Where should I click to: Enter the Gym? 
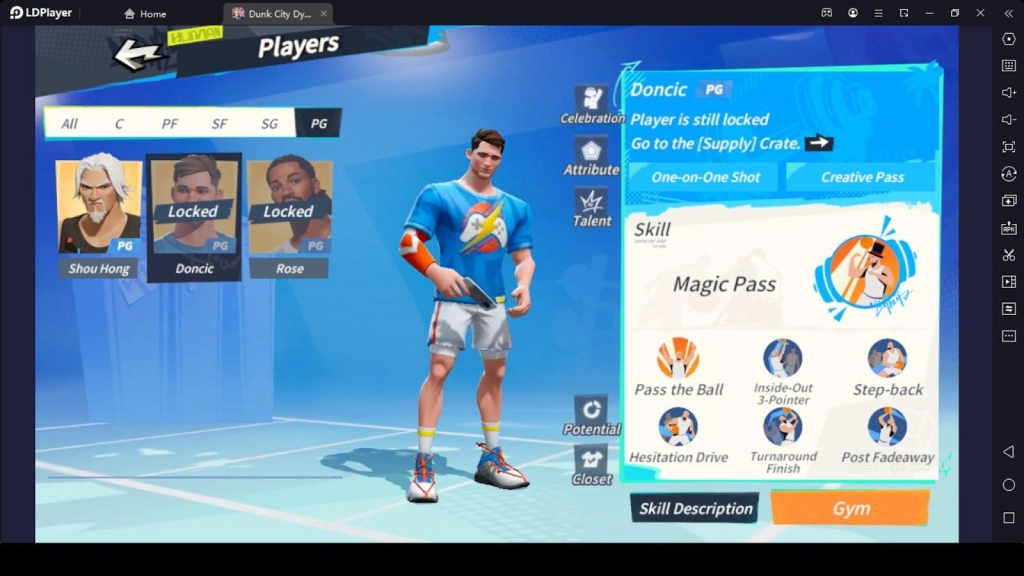point(850,508)
